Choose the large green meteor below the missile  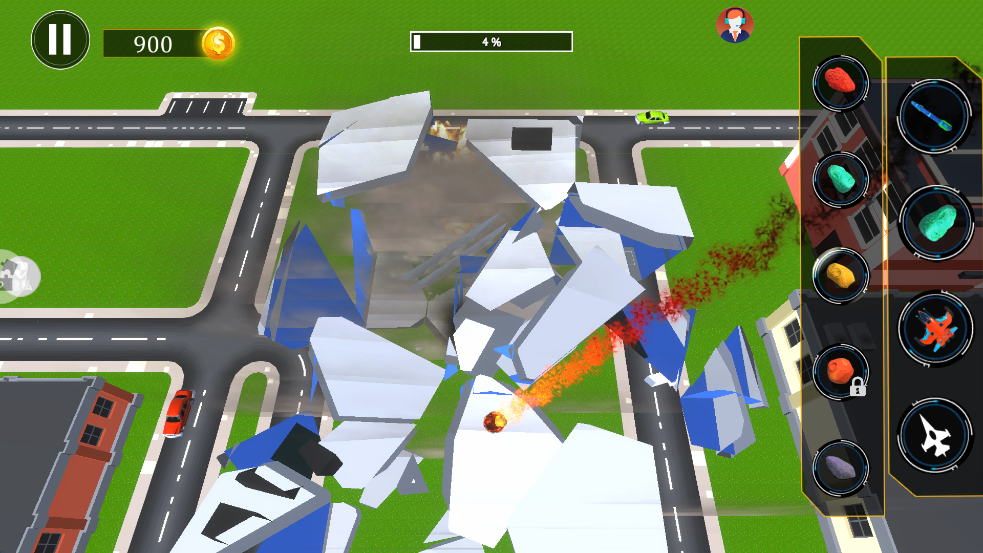[x=935, y=222]
